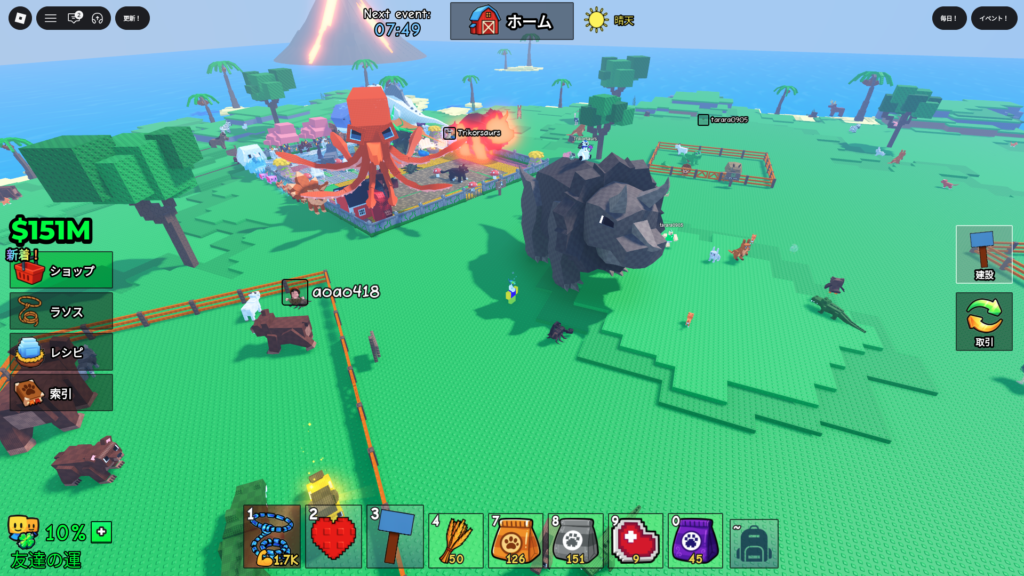
Task: Open the backpack inventory
Action: tap(754, 543)
